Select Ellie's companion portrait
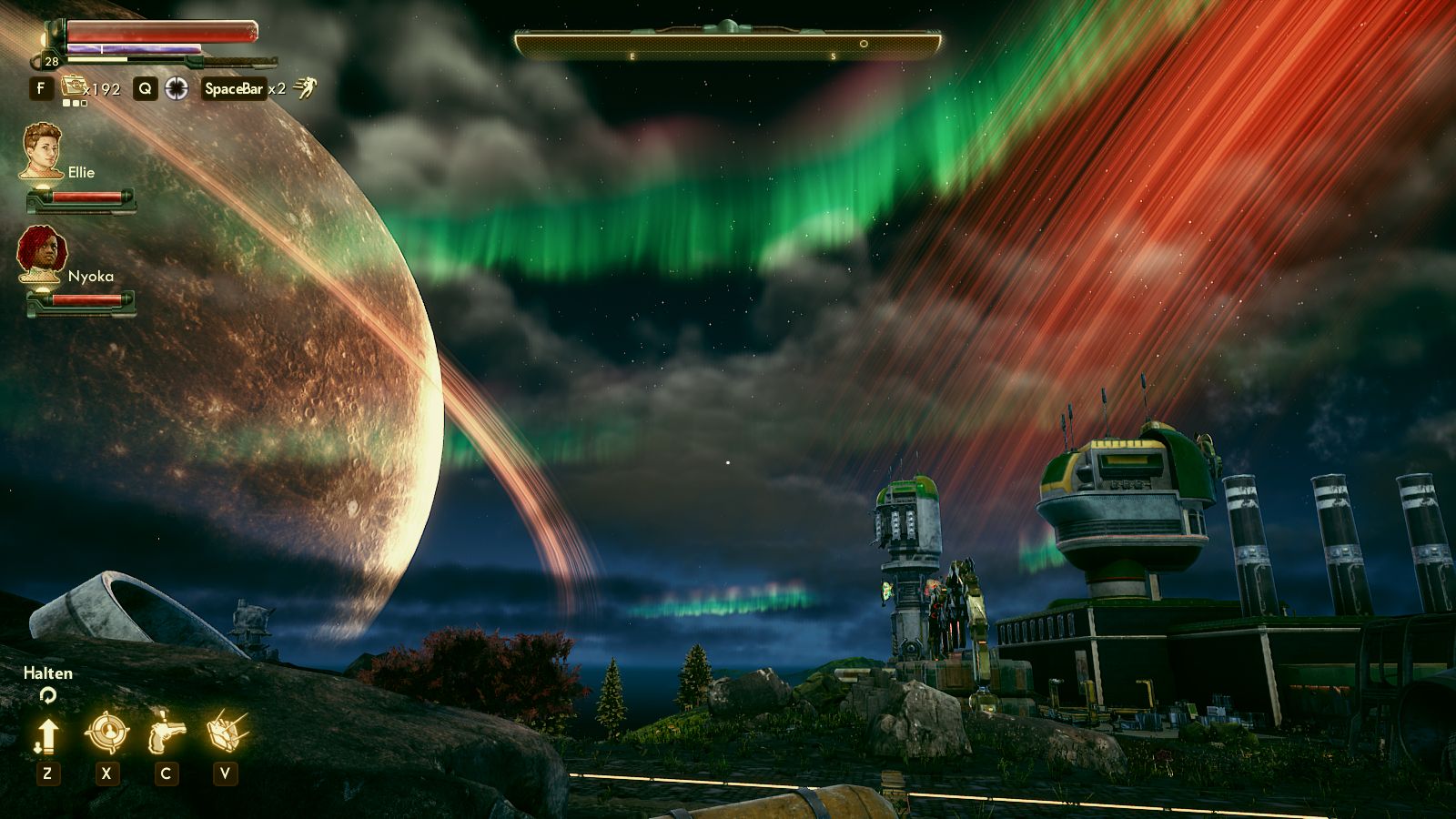 tap(42, 151)
